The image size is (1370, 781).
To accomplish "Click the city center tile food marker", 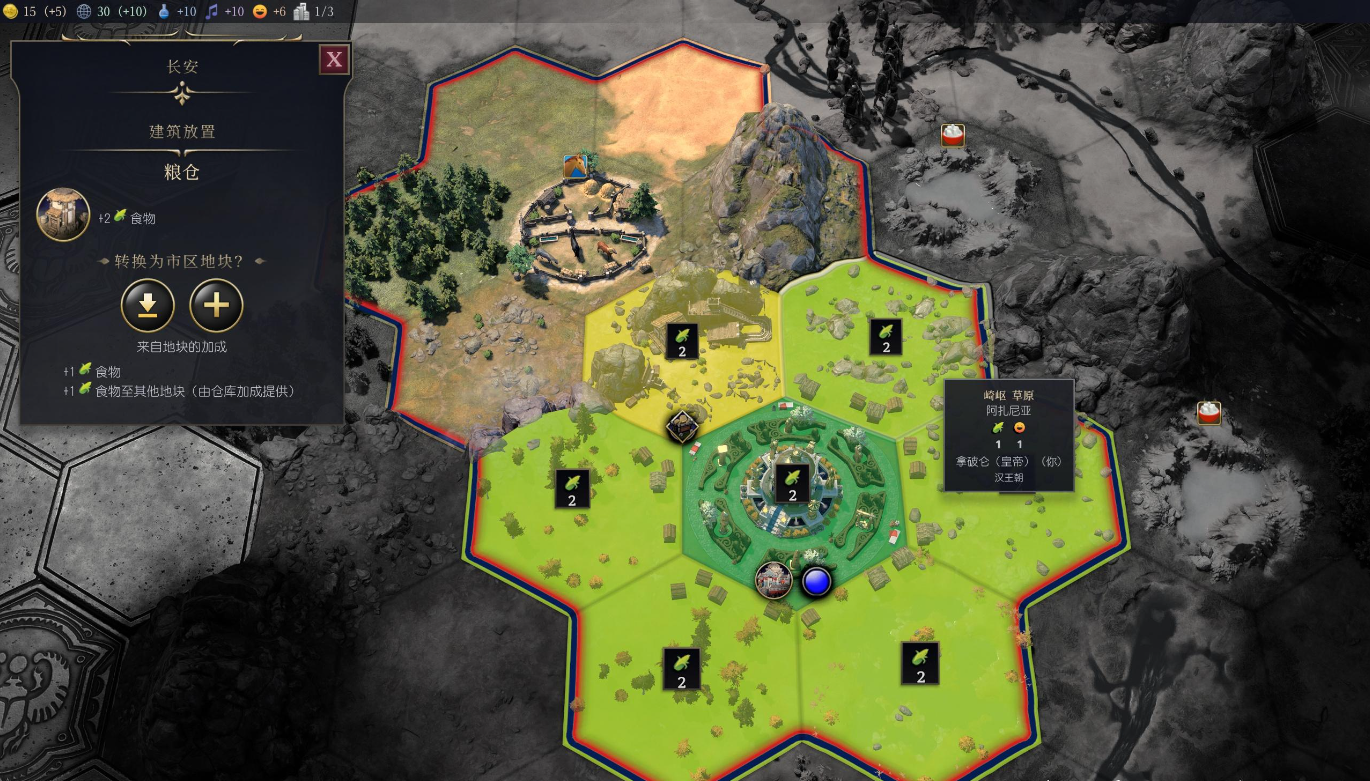I will point(792,483).
